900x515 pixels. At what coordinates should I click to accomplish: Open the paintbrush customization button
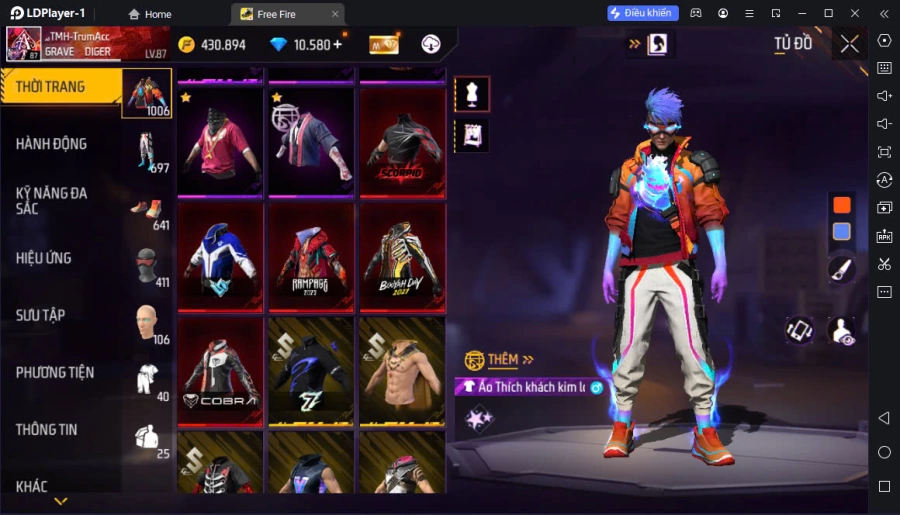tap(842, 269)
